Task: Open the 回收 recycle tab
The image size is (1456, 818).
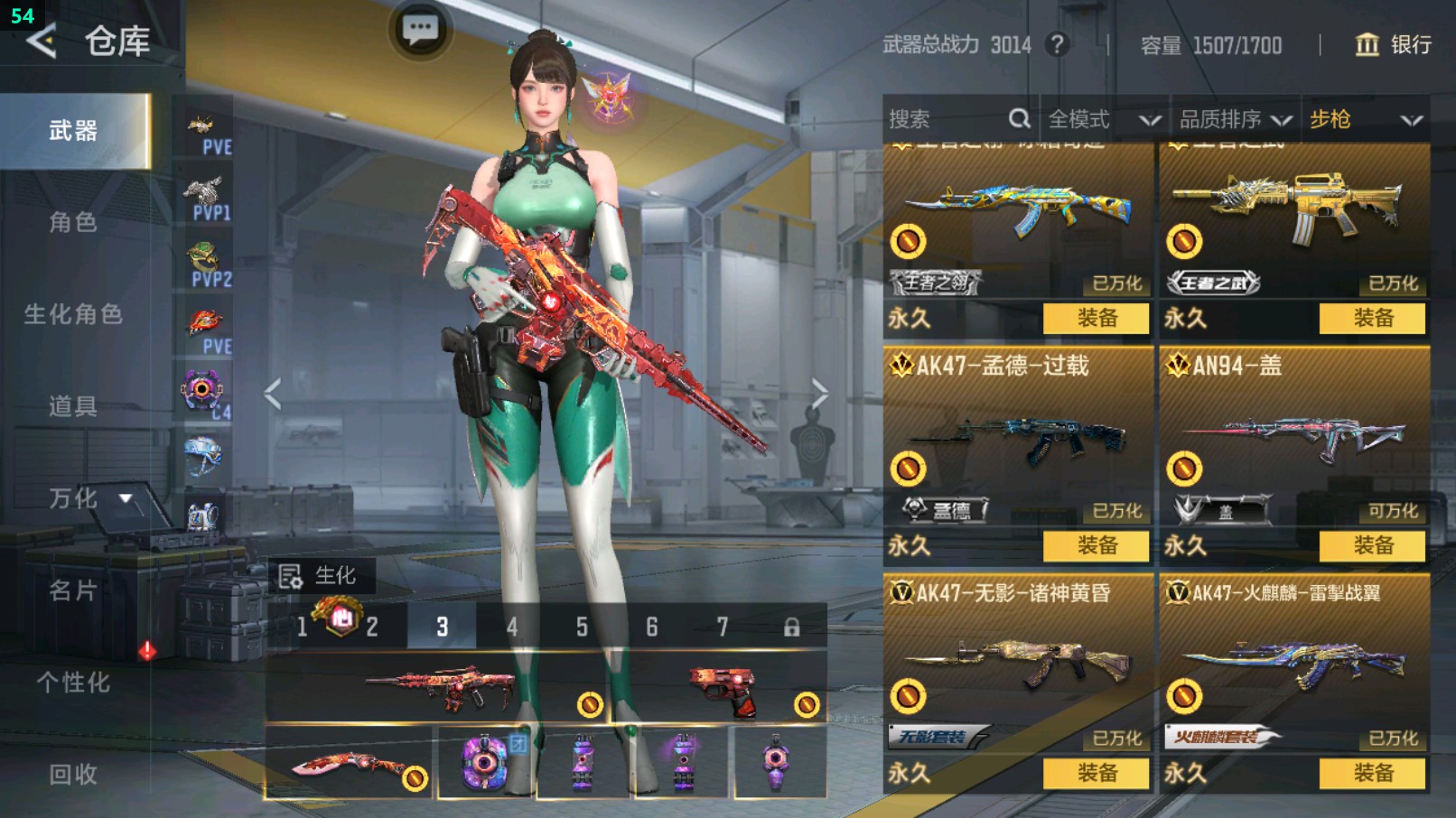Action: pyautogui.click(x=73, y=774)
